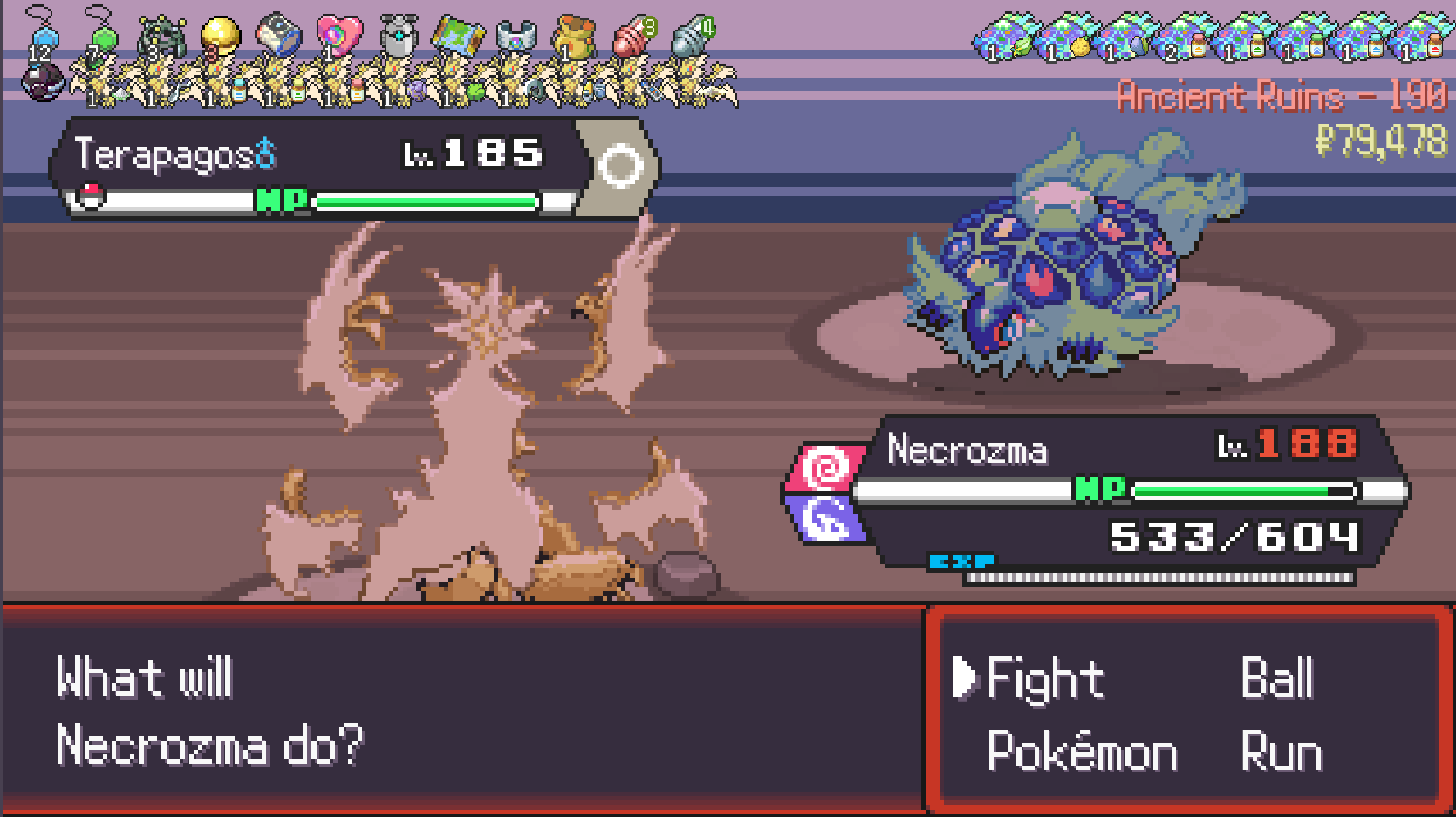Click the blue charm item icon

(x=44, y=35)
